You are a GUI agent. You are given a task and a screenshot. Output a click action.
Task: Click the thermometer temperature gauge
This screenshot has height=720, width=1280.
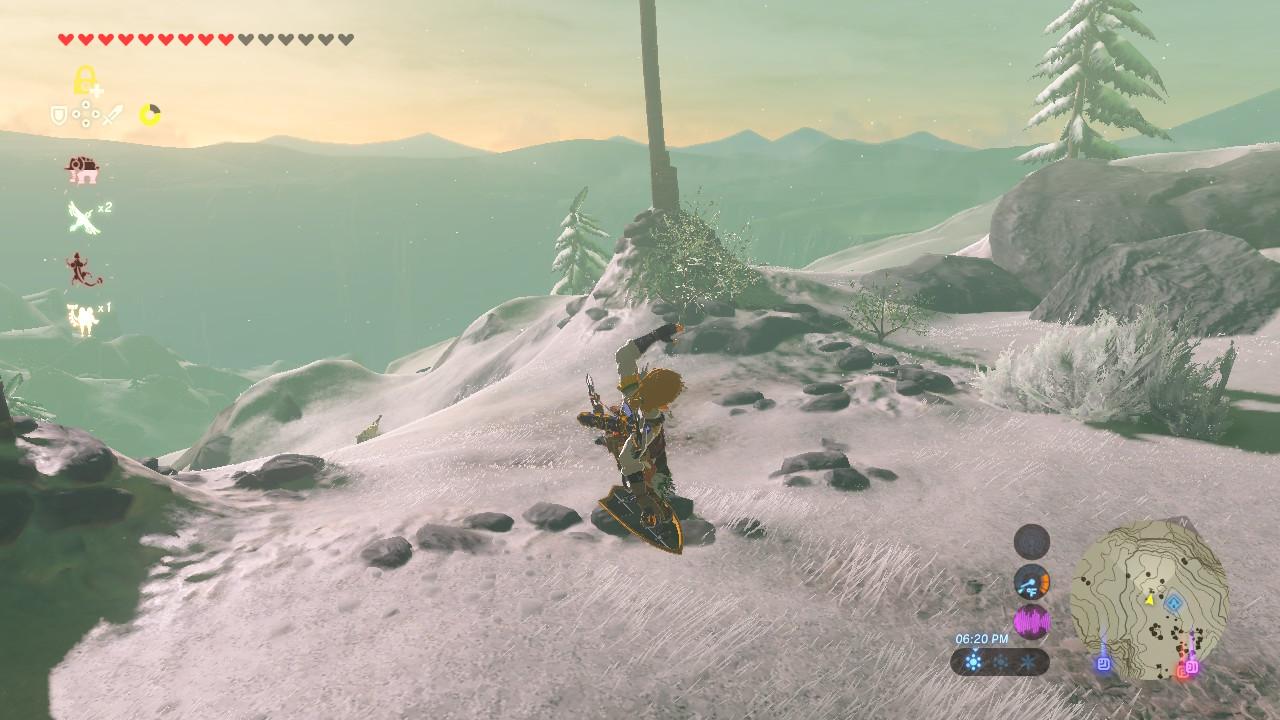click(x=1031, y=582)
